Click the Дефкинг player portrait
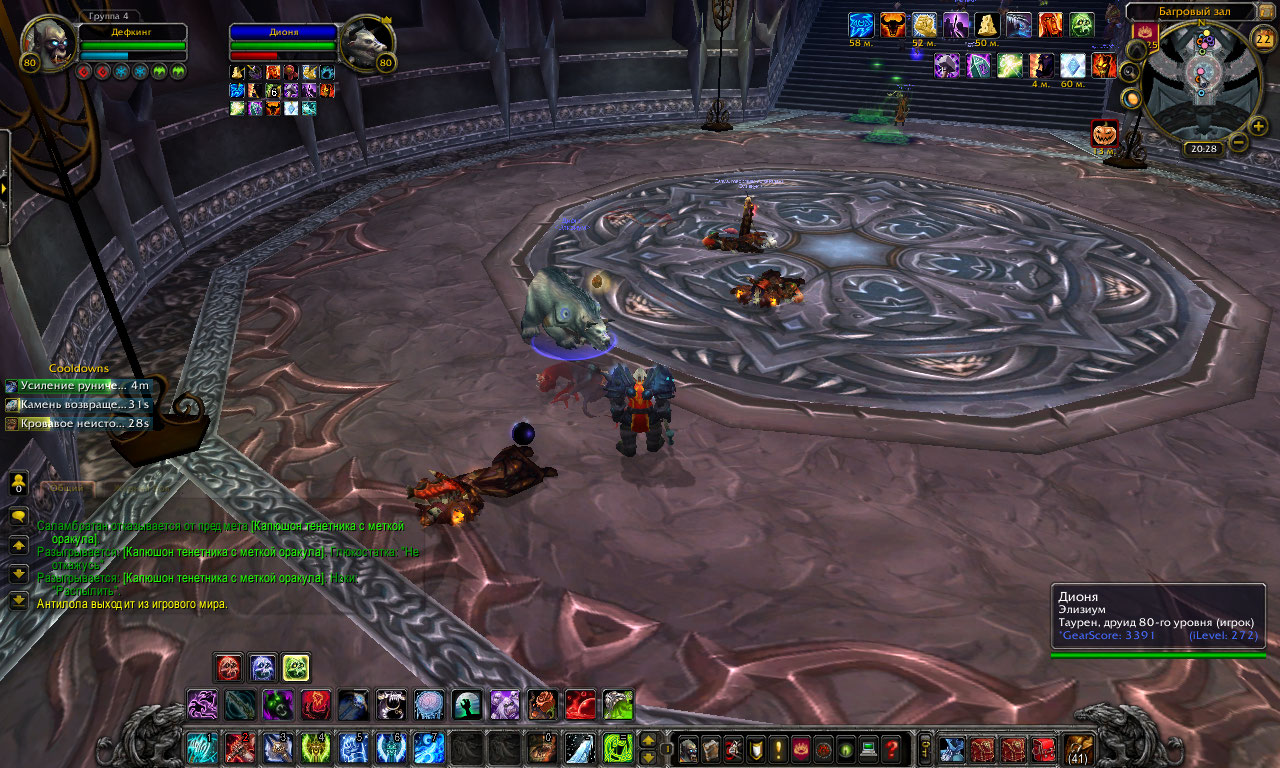 48,45
